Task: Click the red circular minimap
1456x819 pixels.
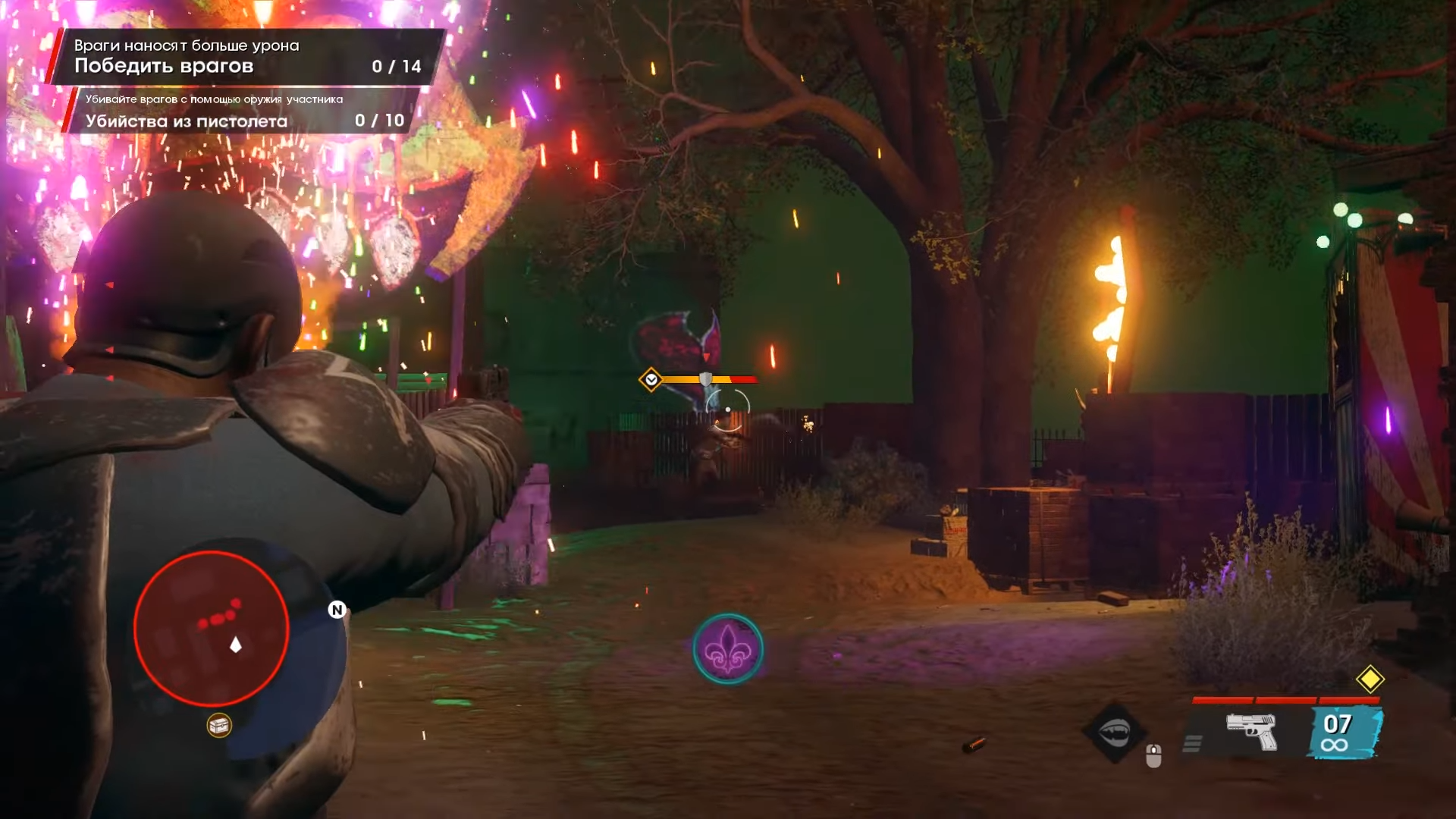Action: pos(211,629)
